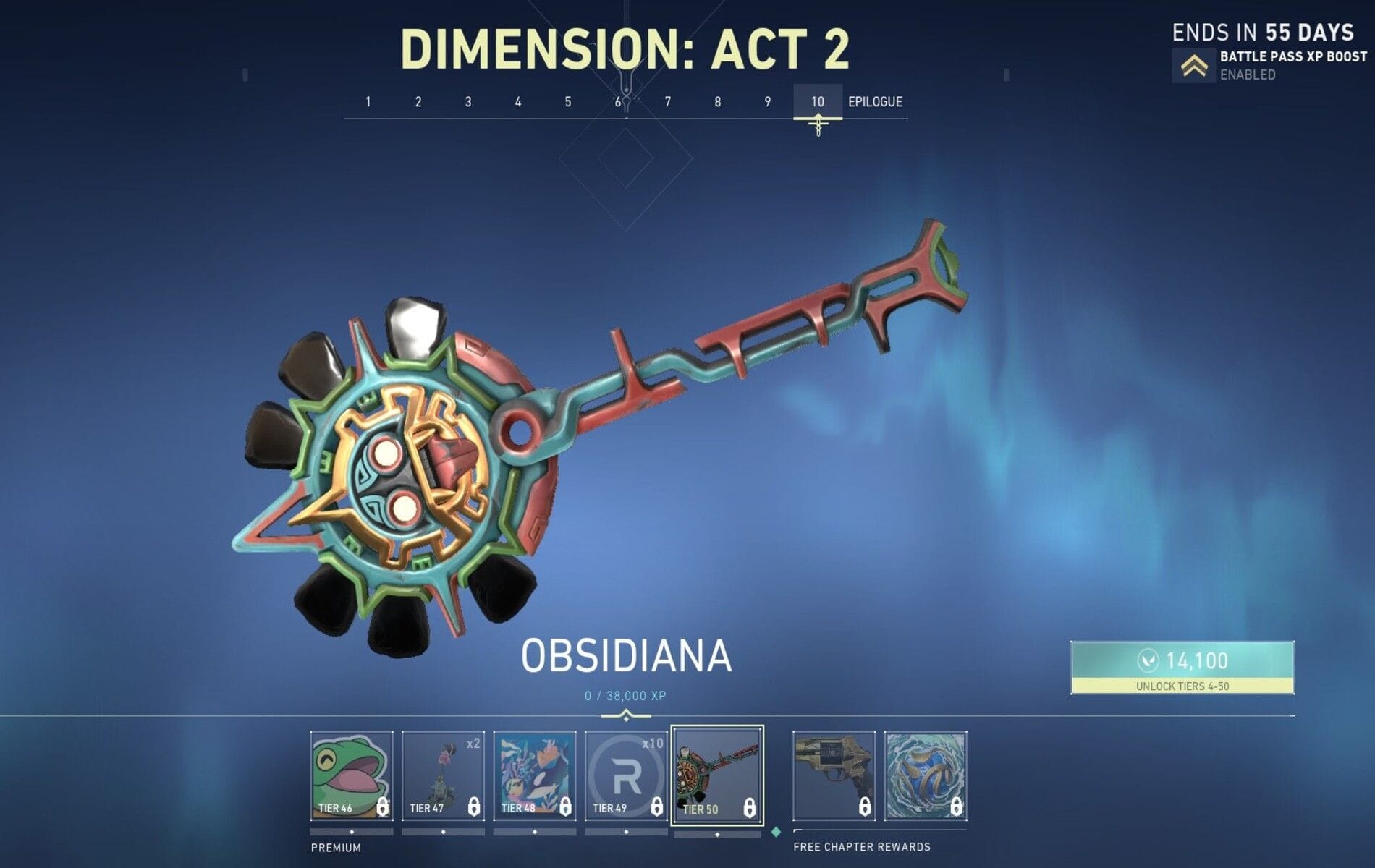1375x868 pixels.
Task: Jump to chapter 5 in the chapter bar
Action: point(567,102)
